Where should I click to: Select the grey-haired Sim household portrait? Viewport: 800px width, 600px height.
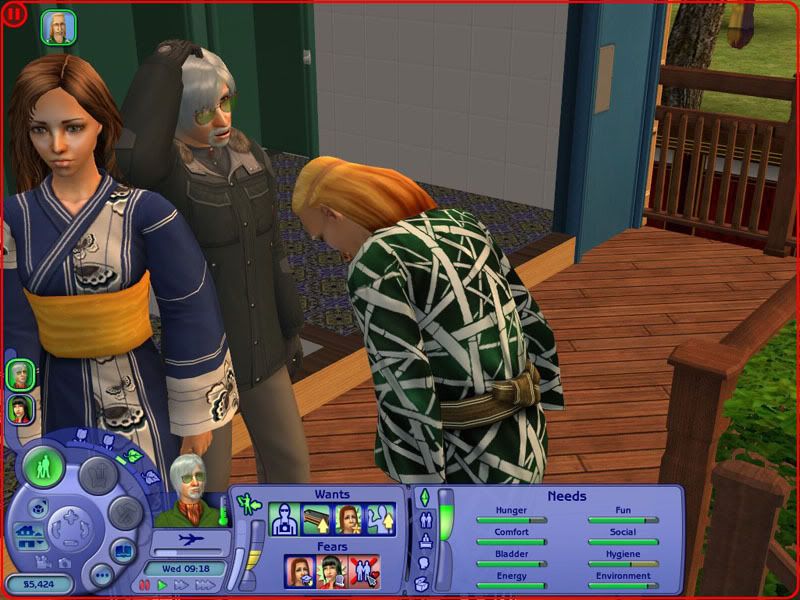[19, 375]
